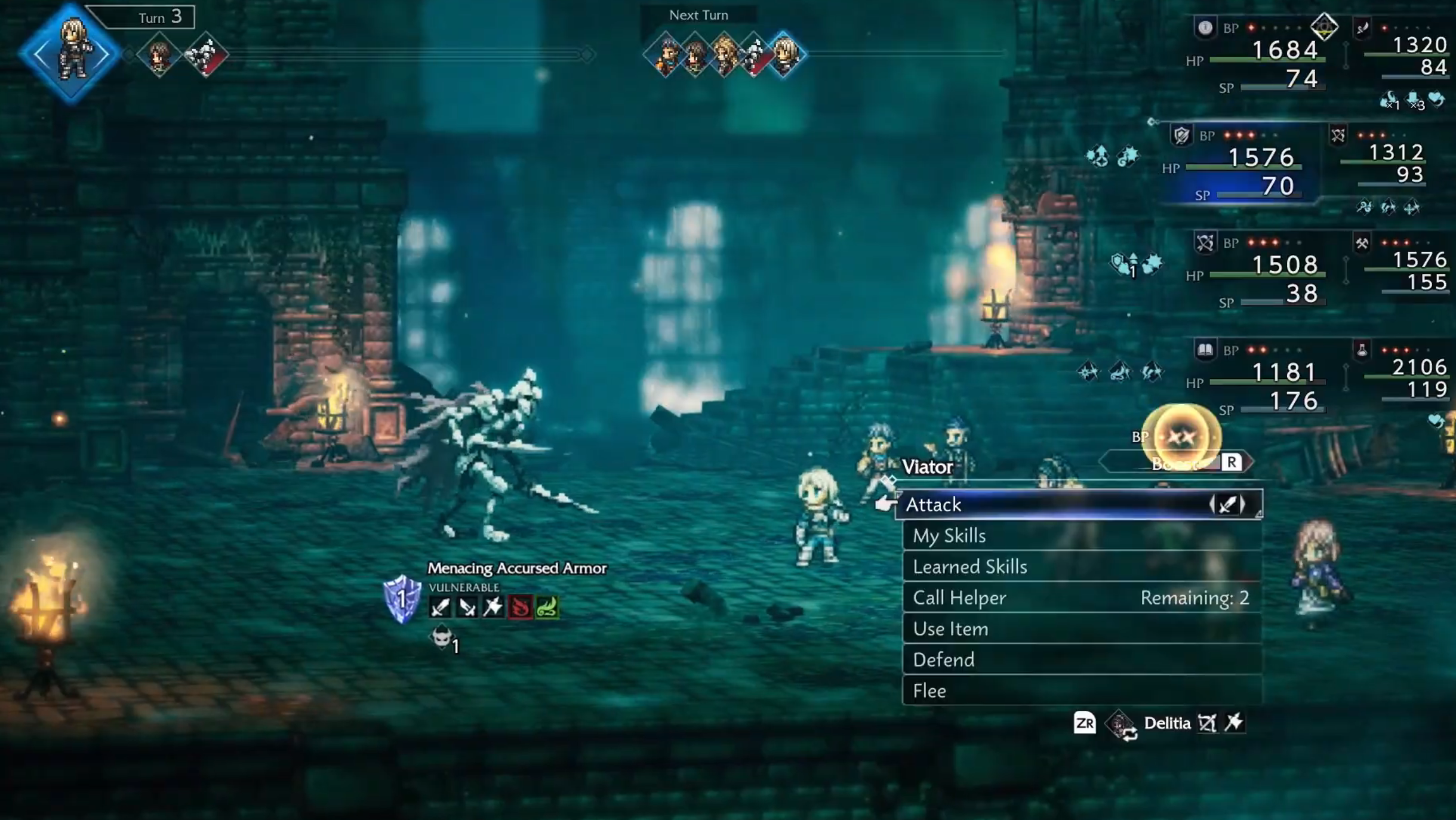Click the dagger weakness icon under VULNERABLE
1456x820 pixels.
[x=467, y=609]
